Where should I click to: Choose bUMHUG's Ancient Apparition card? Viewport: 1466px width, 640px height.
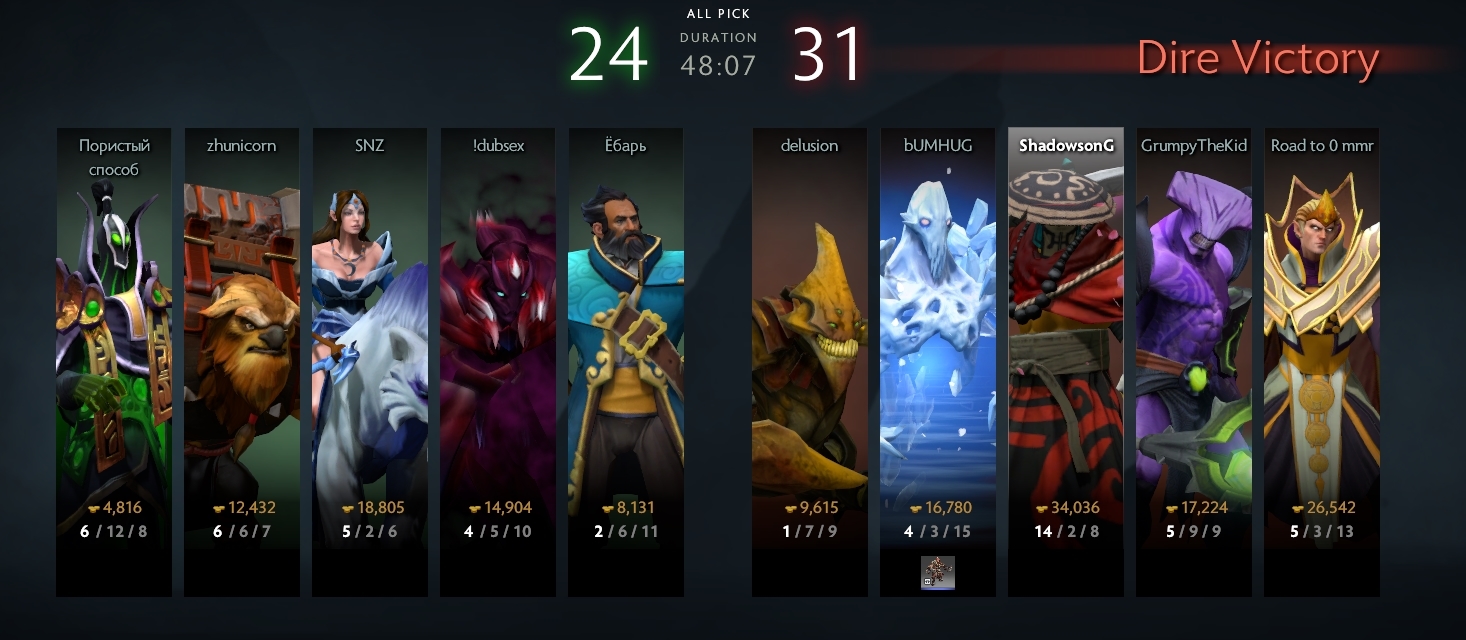[937, 340]
